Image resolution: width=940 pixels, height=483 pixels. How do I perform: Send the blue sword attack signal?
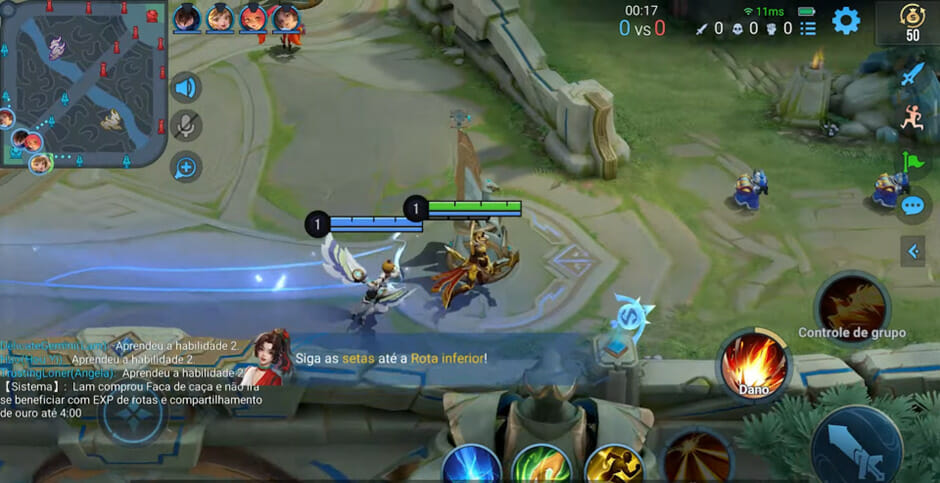[912, 74]
